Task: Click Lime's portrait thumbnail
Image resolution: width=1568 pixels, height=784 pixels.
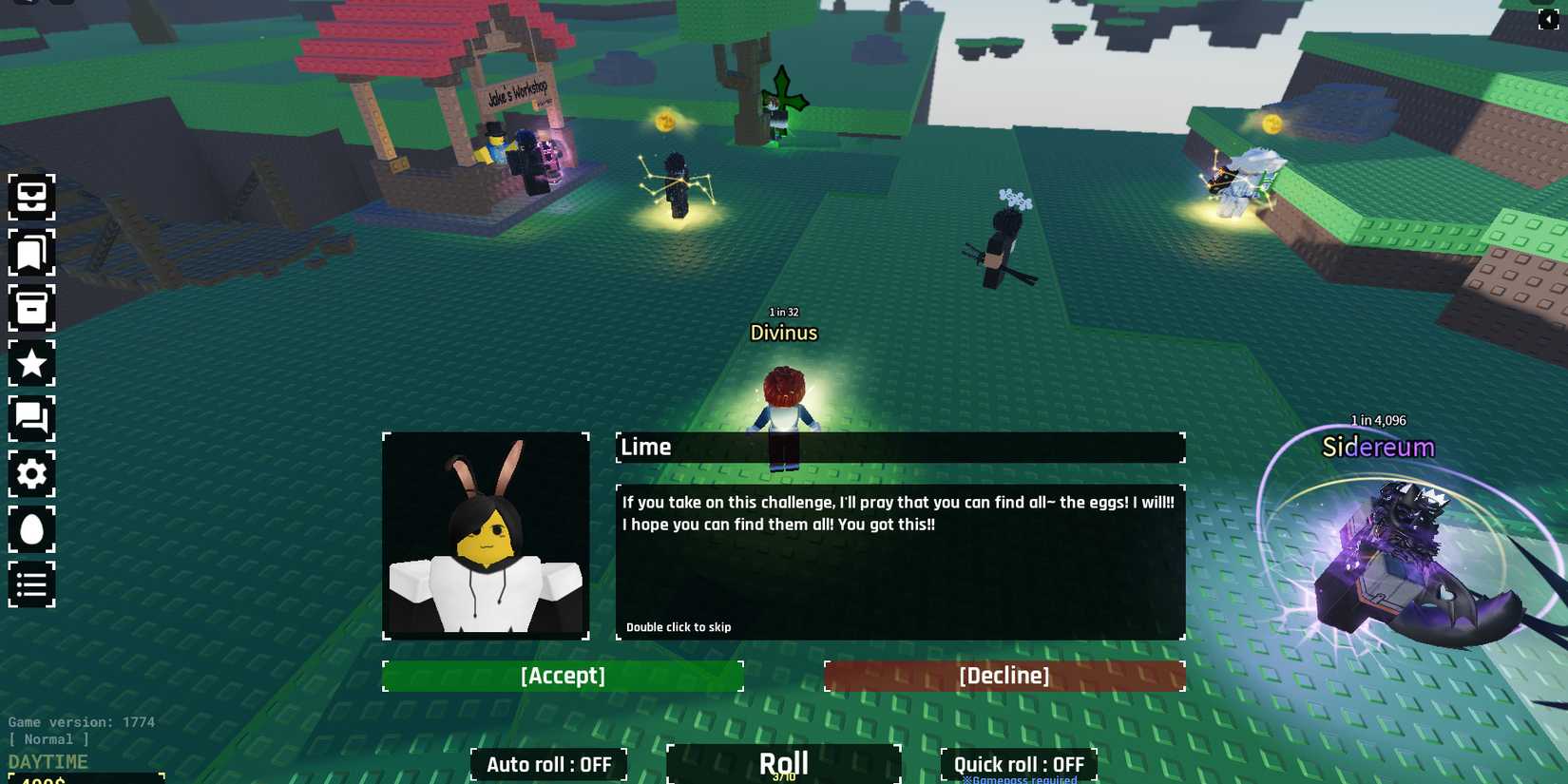Action: tap(486, 535)
